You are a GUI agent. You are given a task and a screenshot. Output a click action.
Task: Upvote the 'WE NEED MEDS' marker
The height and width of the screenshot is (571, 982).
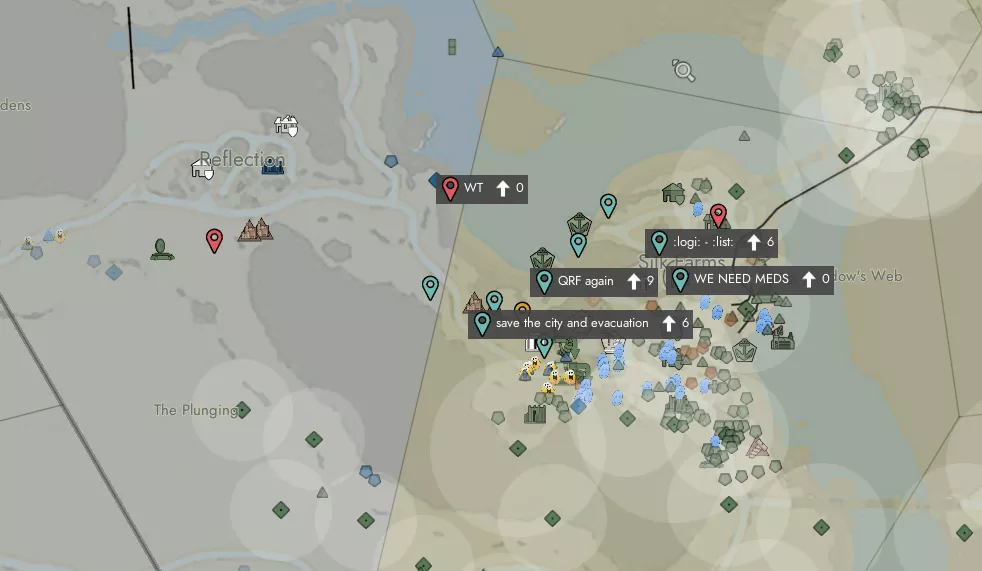click(x=809, y=280)
